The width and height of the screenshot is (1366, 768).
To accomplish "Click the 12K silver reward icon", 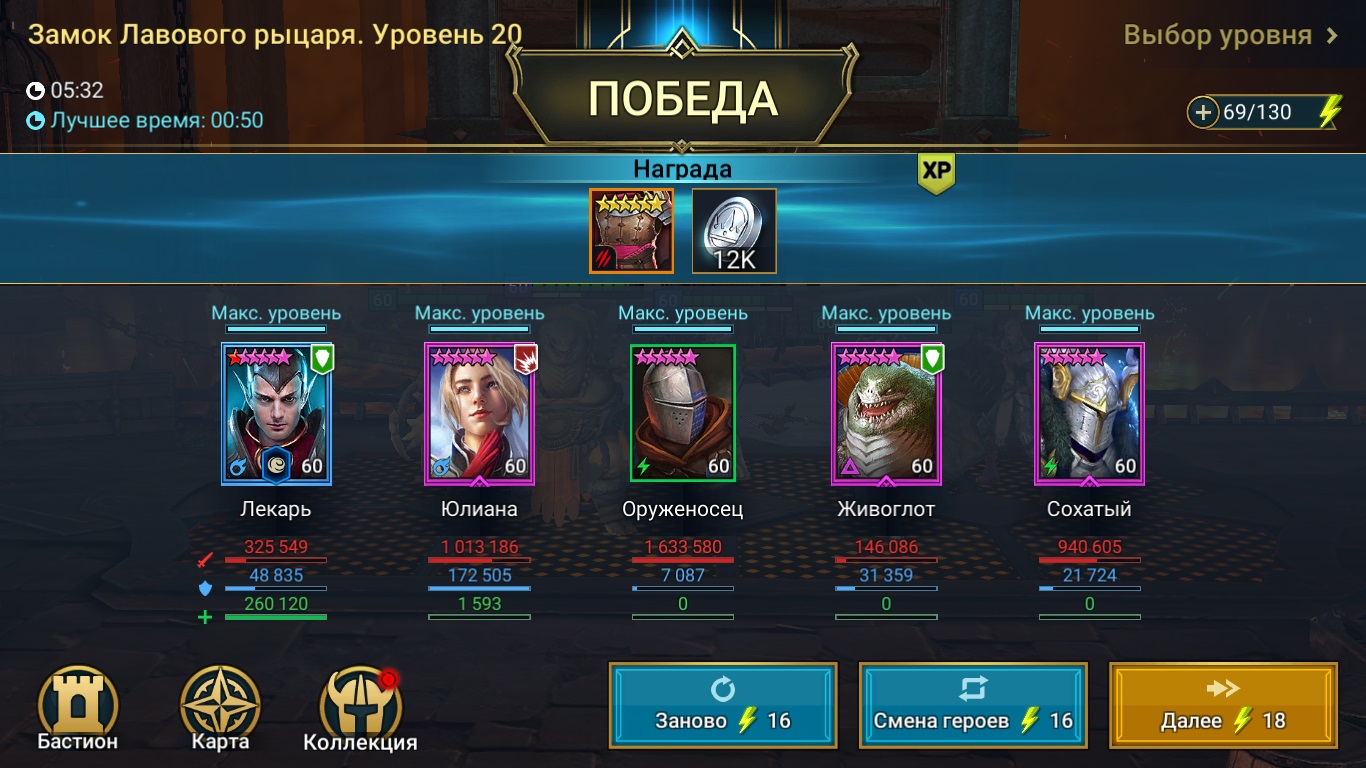I will point(733,229).
